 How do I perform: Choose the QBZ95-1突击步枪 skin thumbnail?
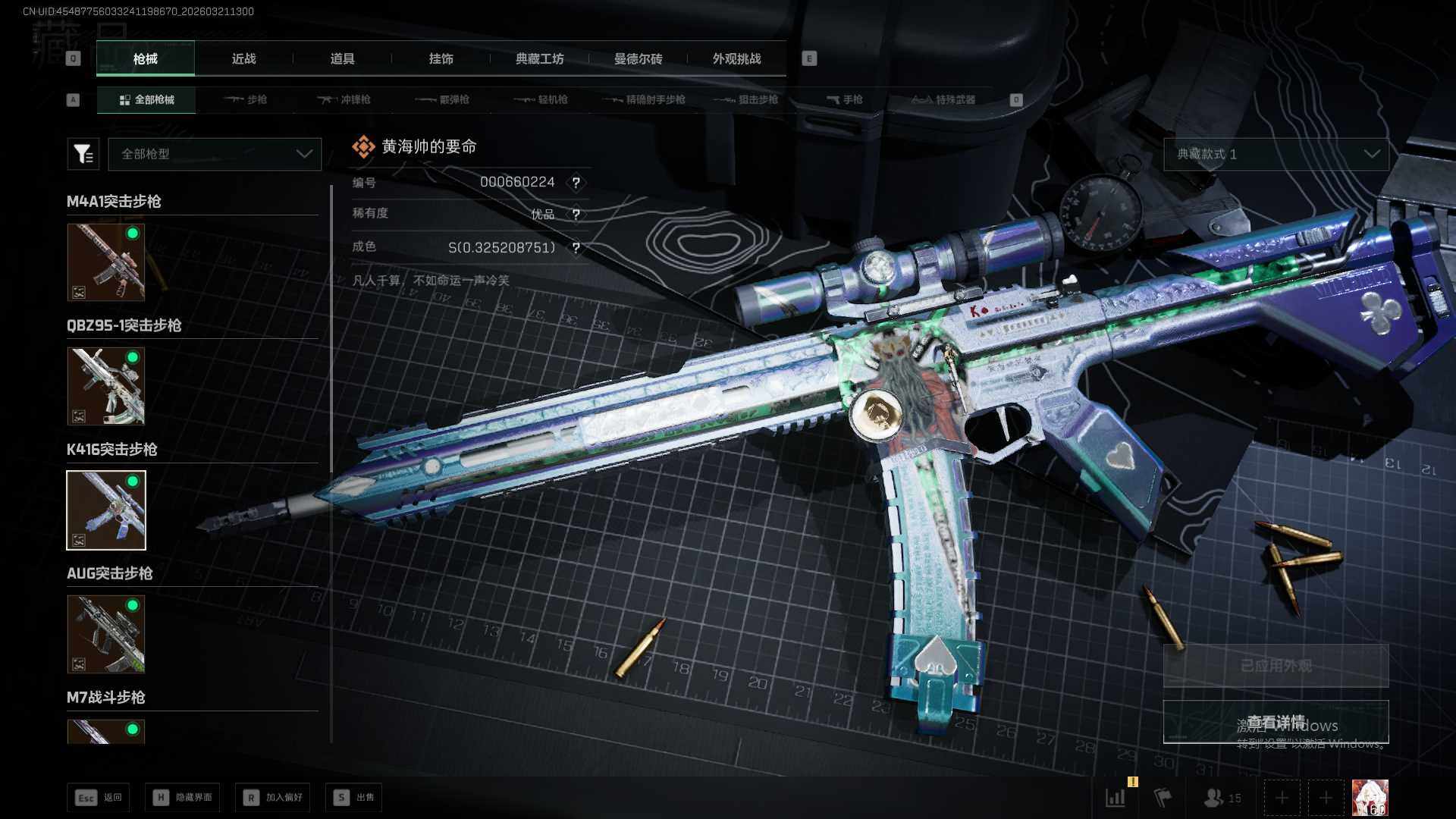106,386
